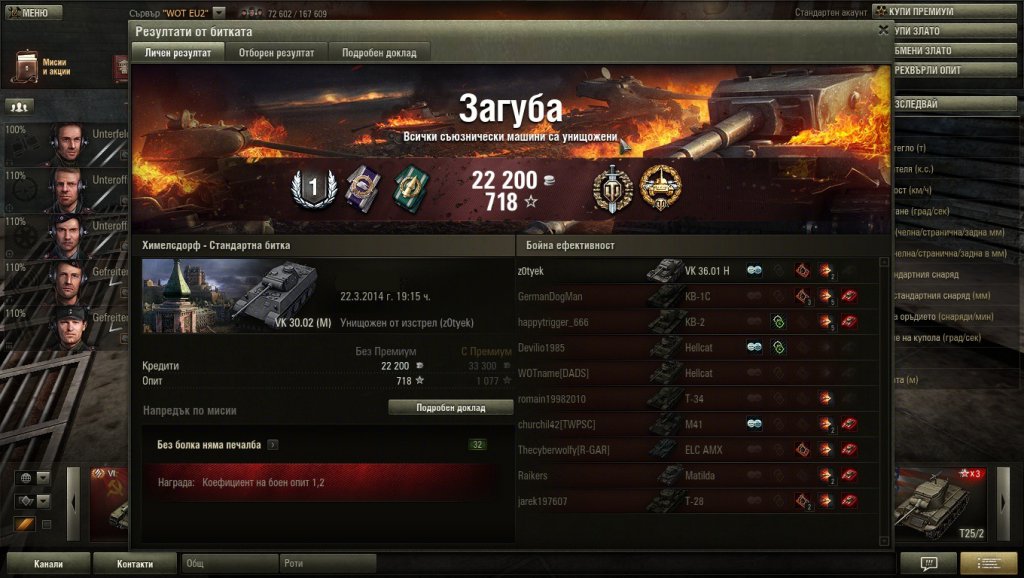This screenshot has width=1024, height=578.
Task: Expand the Без болка няма печалба mission
Action: (x=273, y=445)
